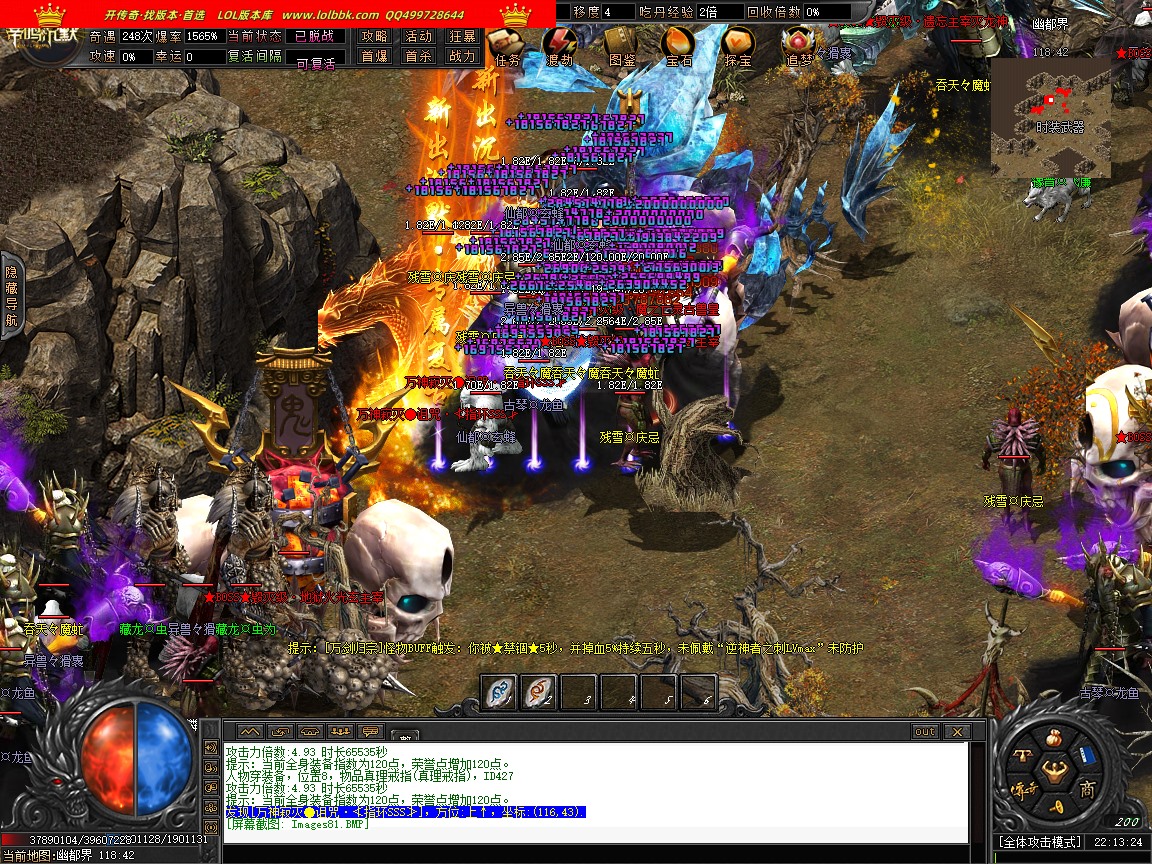Close the chat log panel
Screen dimensions: 1152x864
[x=957, y=732]
